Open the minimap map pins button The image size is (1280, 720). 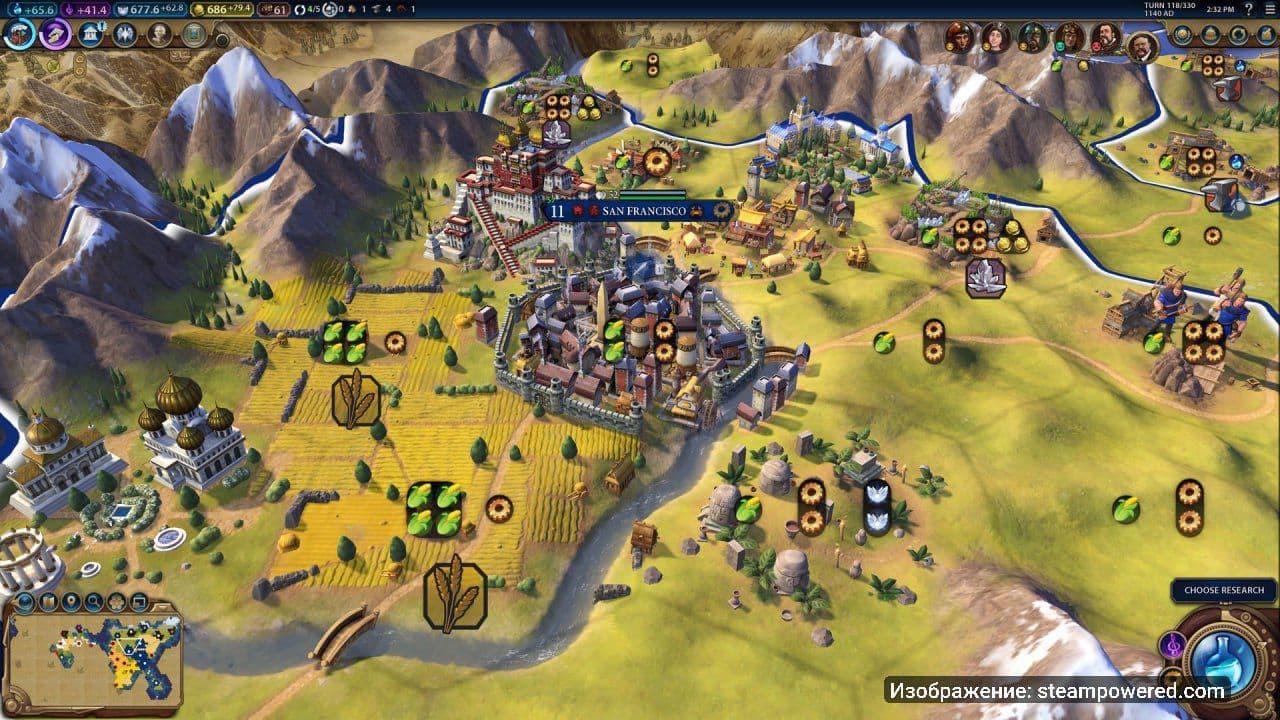[70, 602]
